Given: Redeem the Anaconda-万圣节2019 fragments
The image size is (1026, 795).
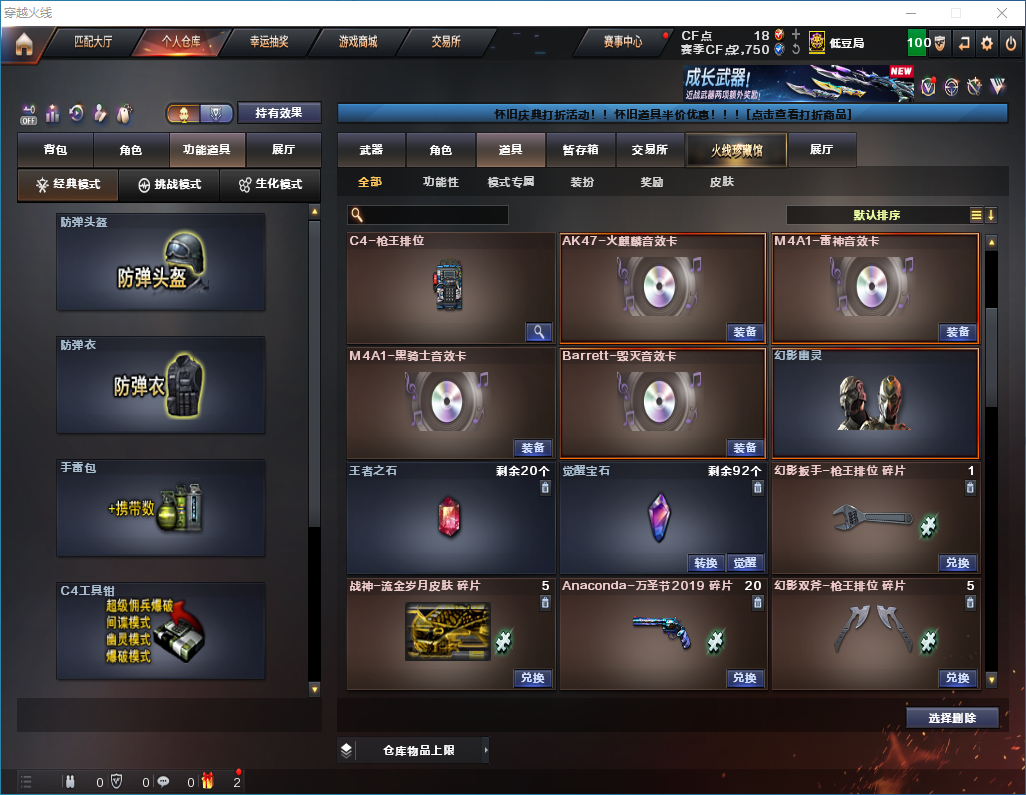Looking at the screenshot, I should 744,678.
